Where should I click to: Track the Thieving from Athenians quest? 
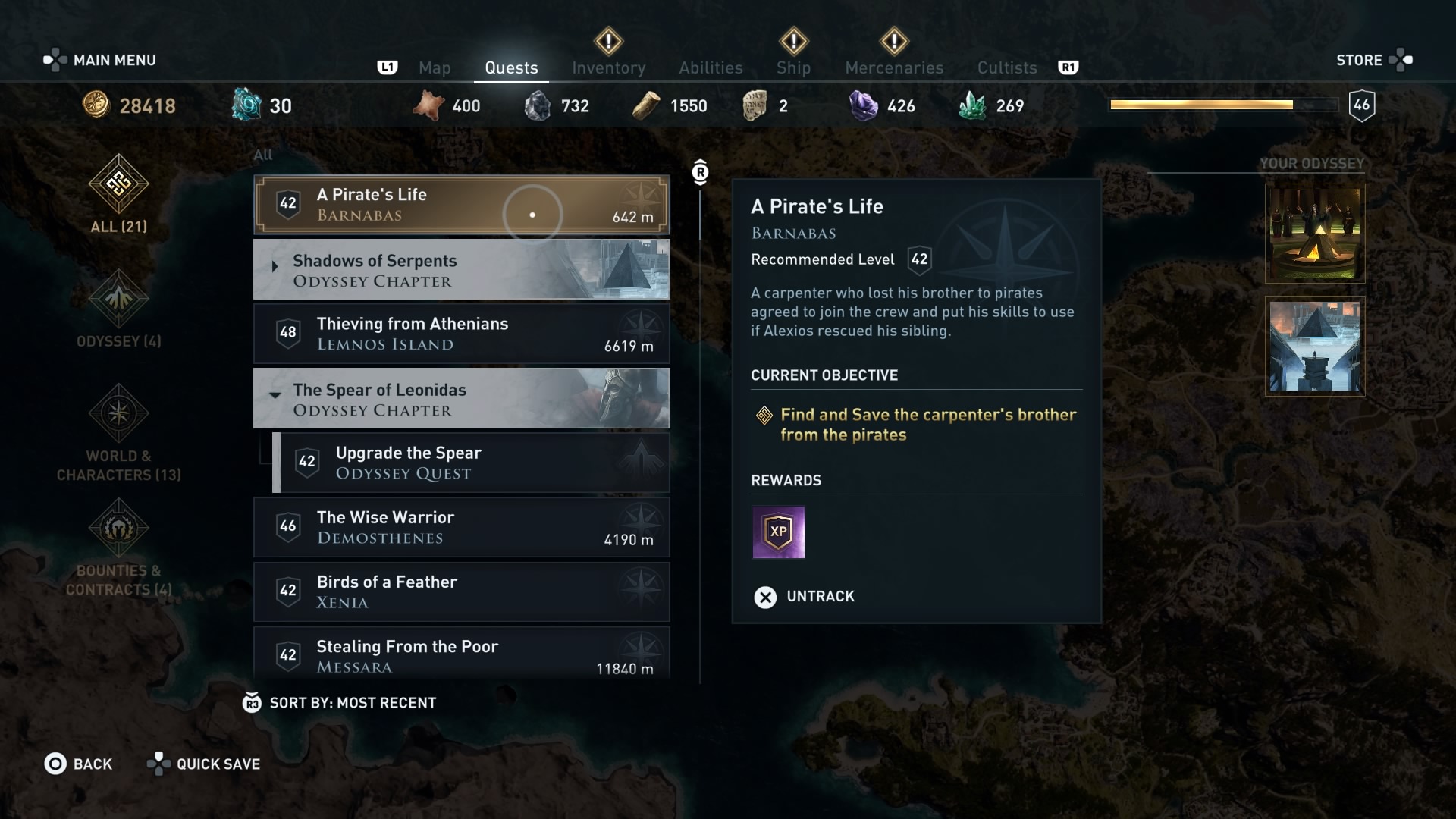(461, 334)
